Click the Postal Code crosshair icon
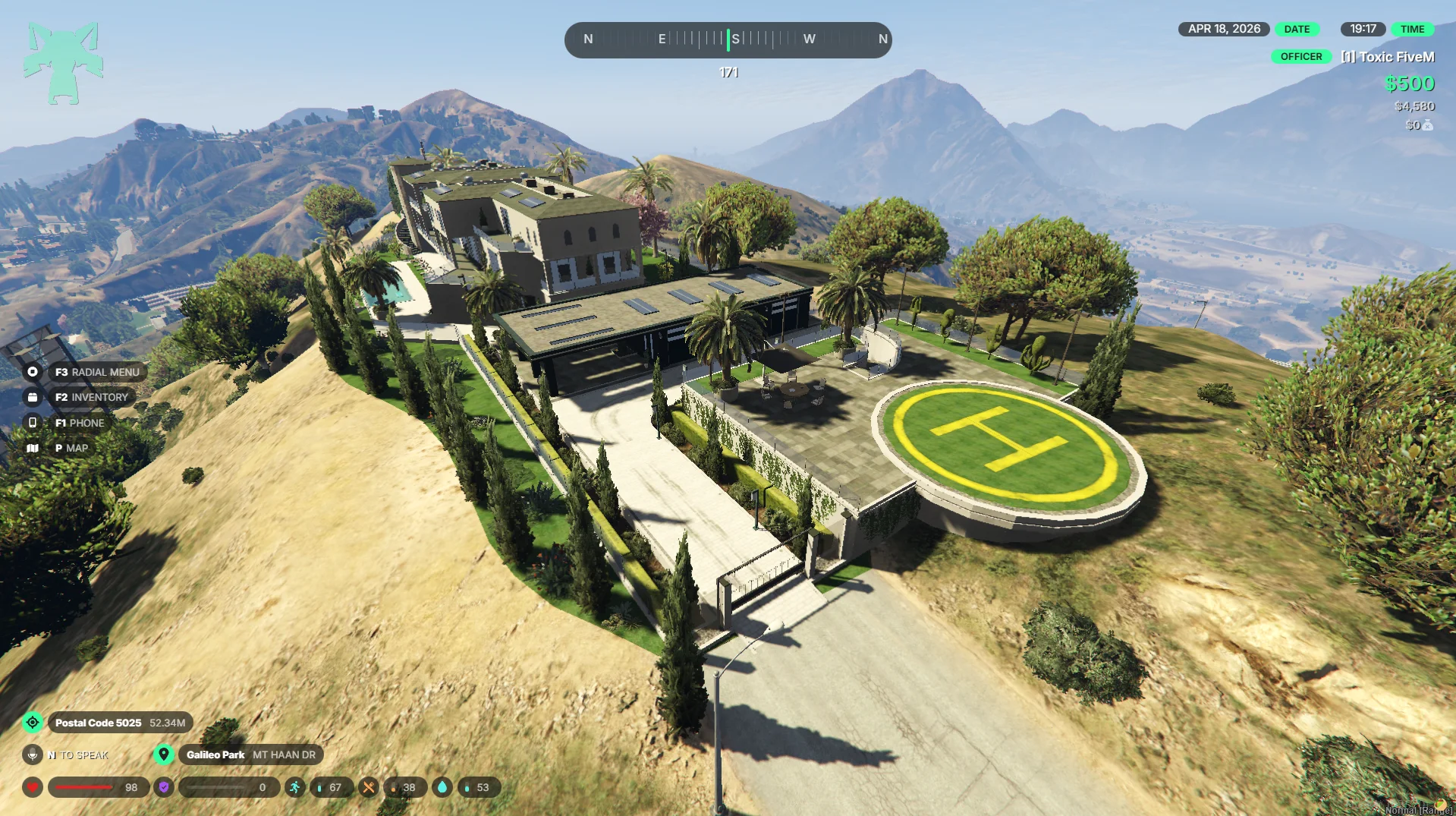The image size is (1456, 816). pyautogui.click(x=33, y=723)
